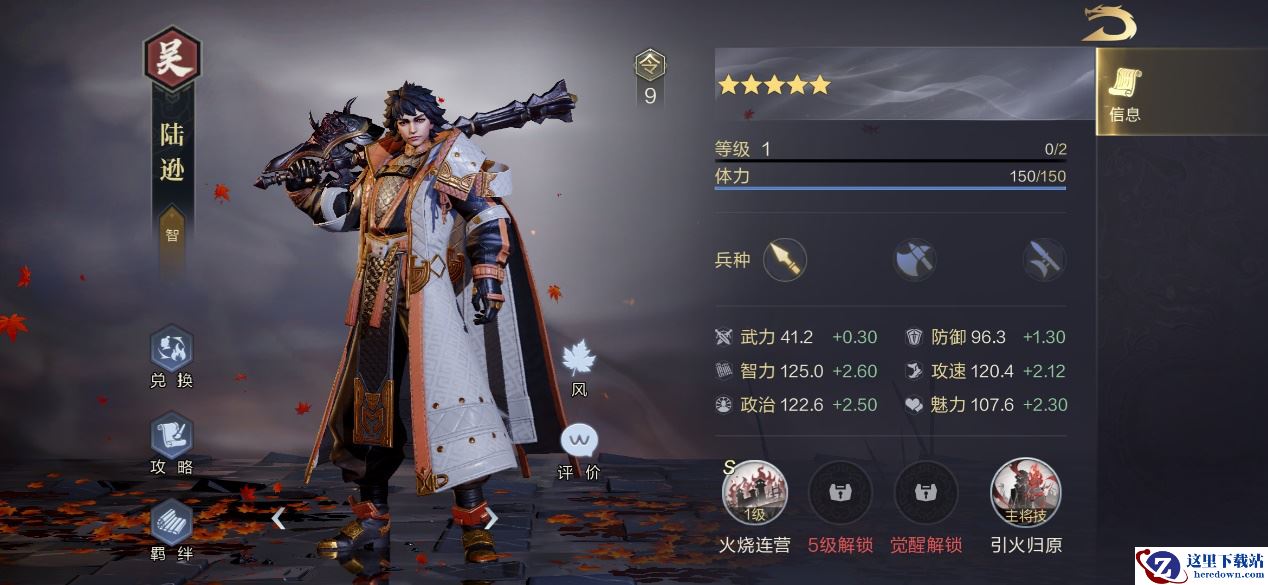Go back with the dragon return button
Screen dimensions: 1268x585
pyautogui.click(x=1109, y=24)
